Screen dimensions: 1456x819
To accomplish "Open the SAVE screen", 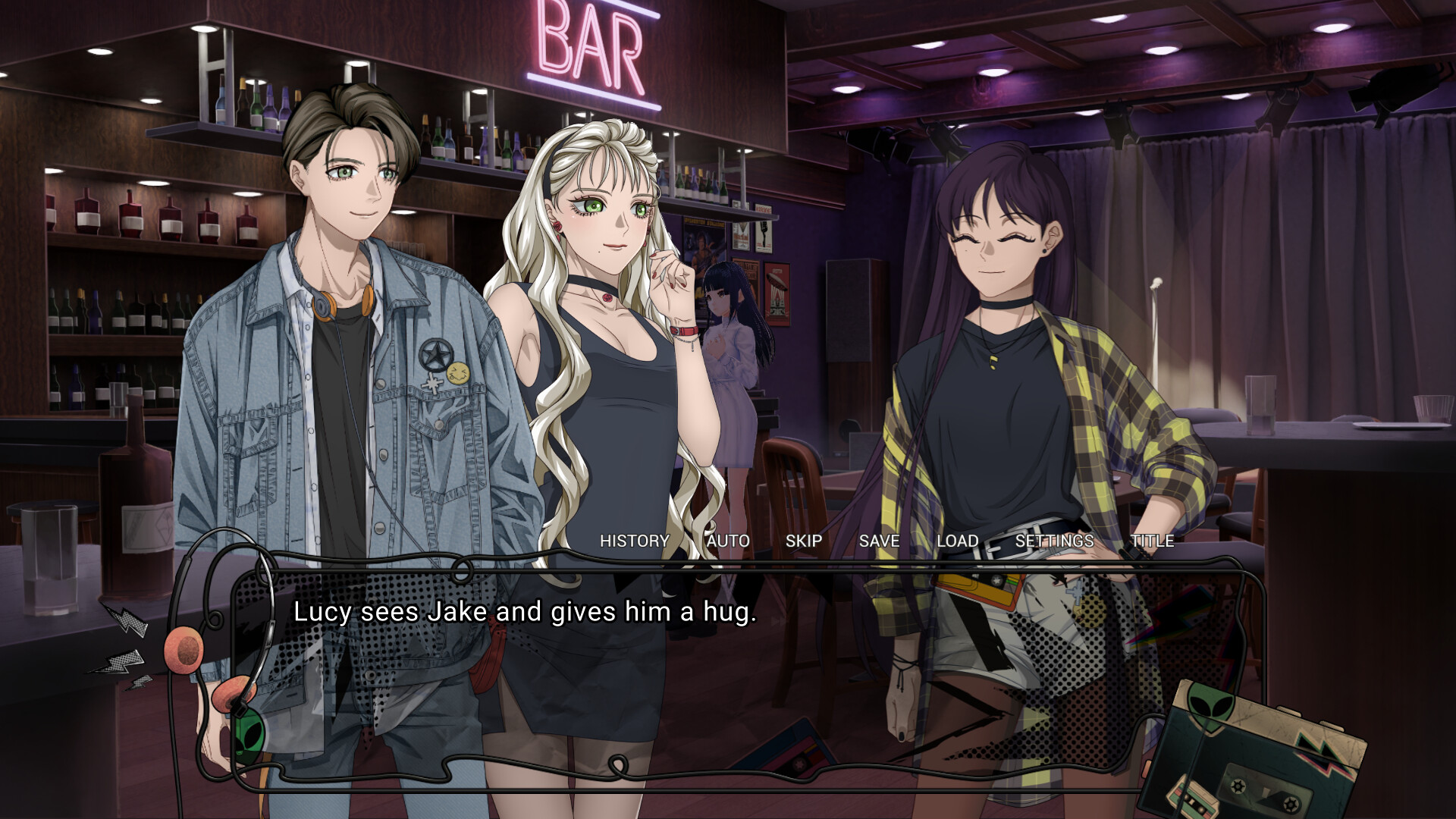I will coord(879,541).
